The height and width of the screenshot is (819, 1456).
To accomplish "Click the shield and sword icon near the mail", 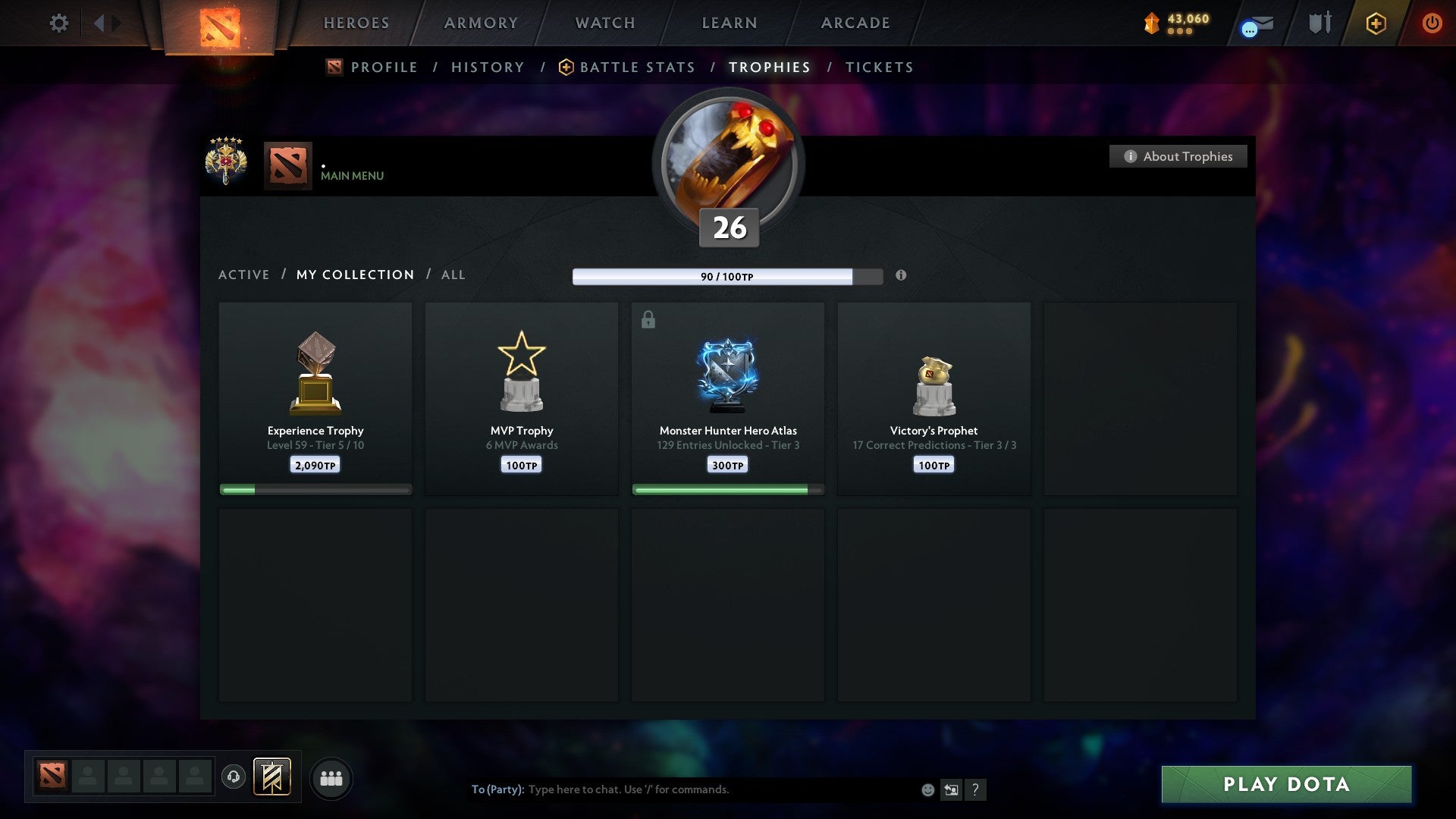I will [1319, 23].
